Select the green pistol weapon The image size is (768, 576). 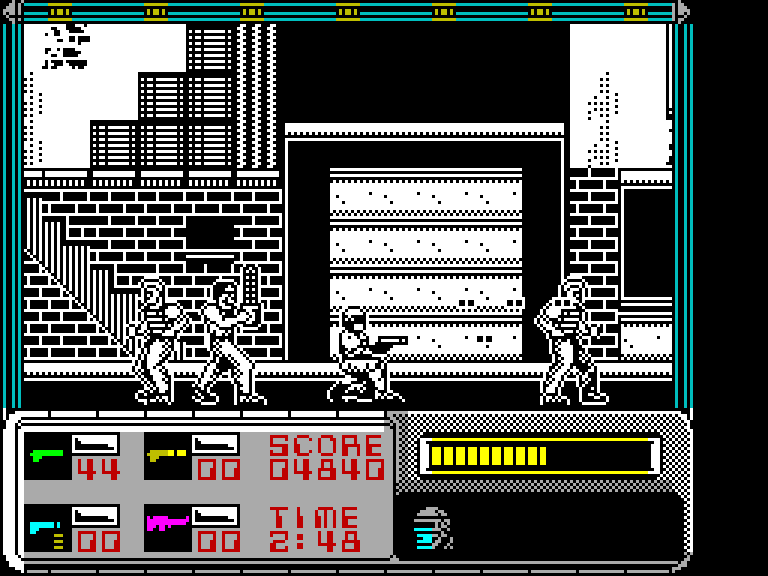click(47, 455)
